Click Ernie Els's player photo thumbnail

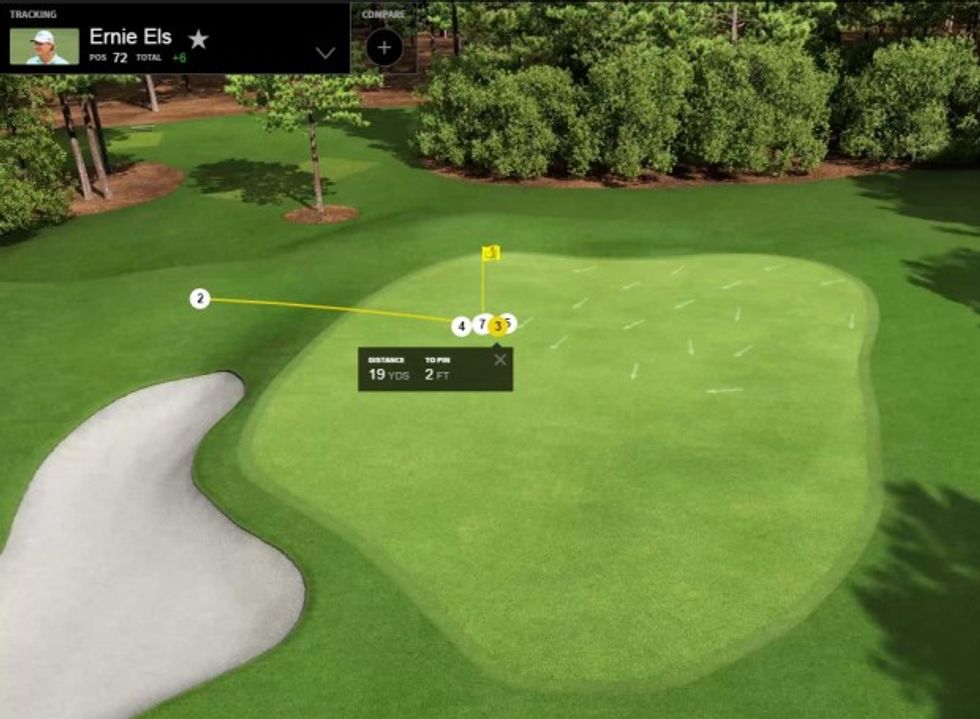44,46
